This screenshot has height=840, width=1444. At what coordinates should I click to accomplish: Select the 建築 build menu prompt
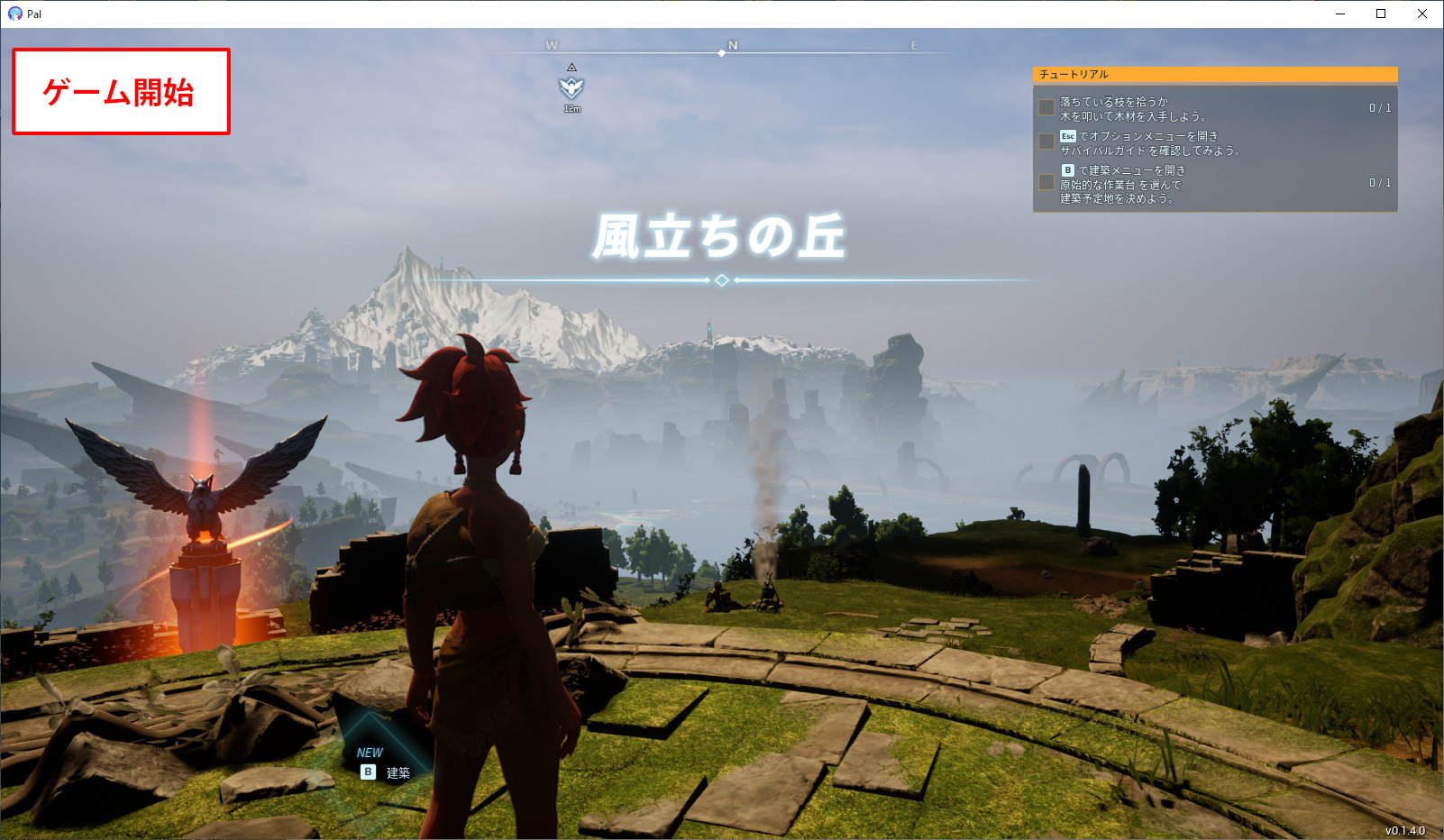point(386,772)
